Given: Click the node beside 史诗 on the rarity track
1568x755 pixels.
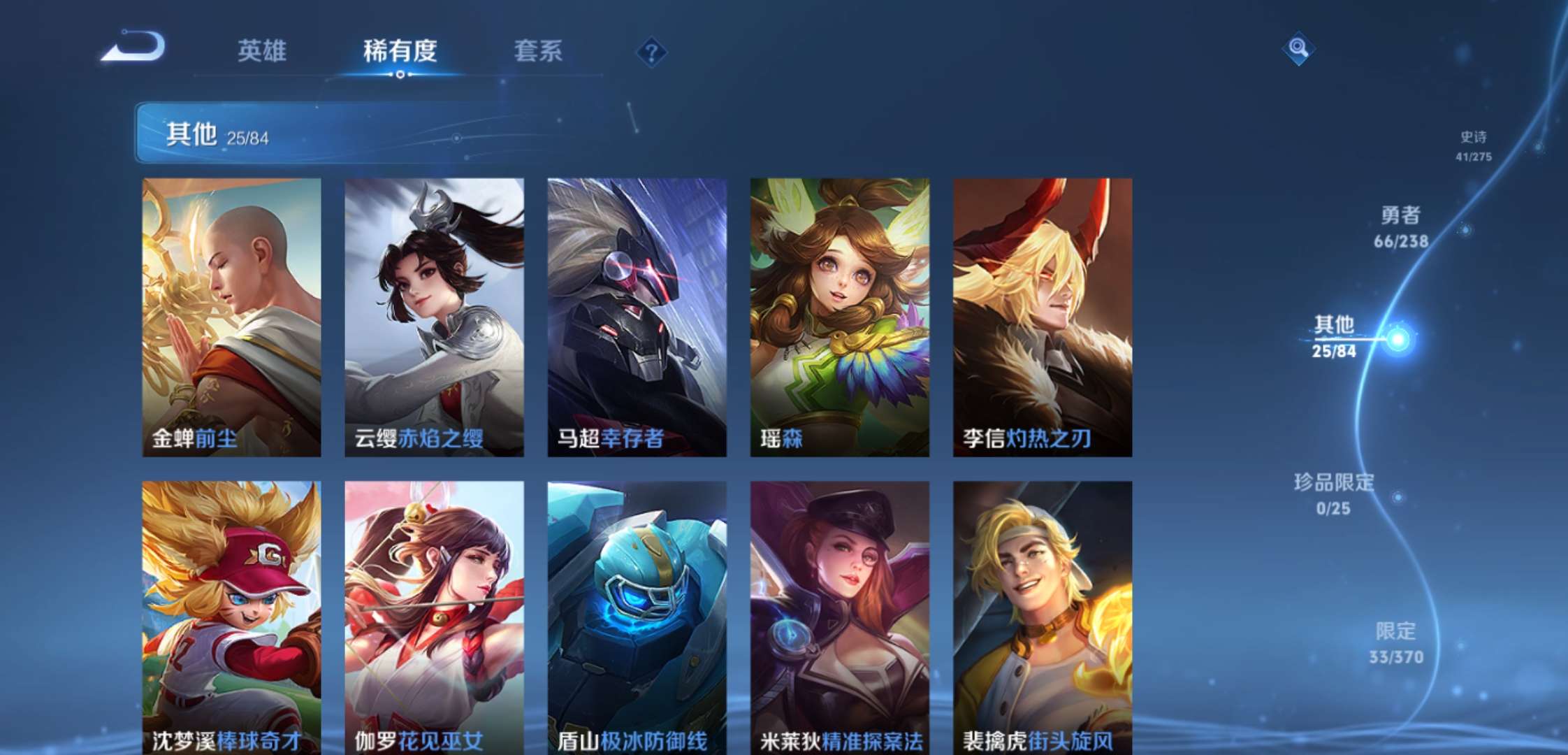Looking at the screenshot, I should pyautogui.click(x=1538, y=148).
